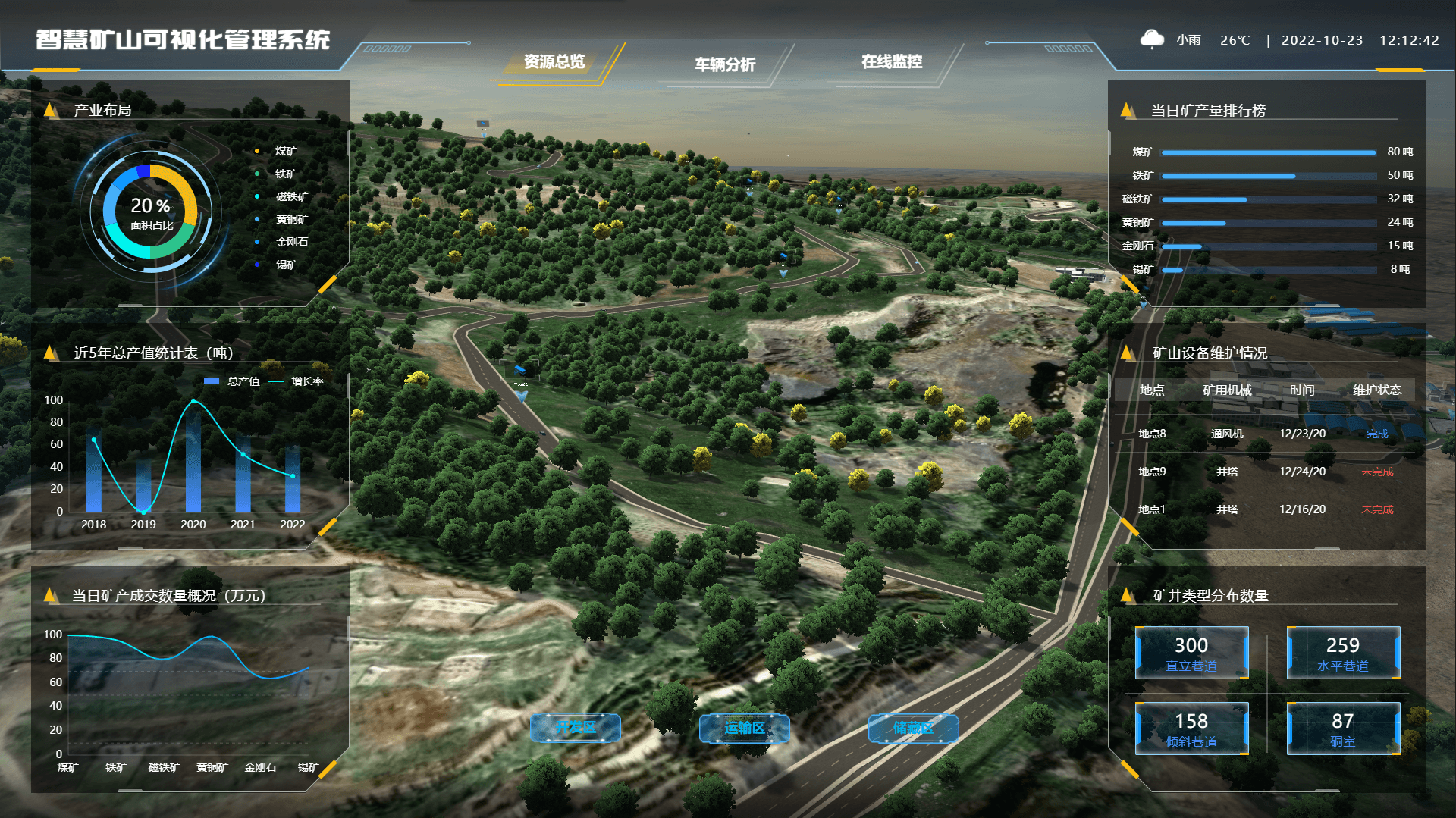The height and width of the screenshot is (818, 1456).
Task: Open the 车辆分析 tab
Action: click(x=725, y=65)
